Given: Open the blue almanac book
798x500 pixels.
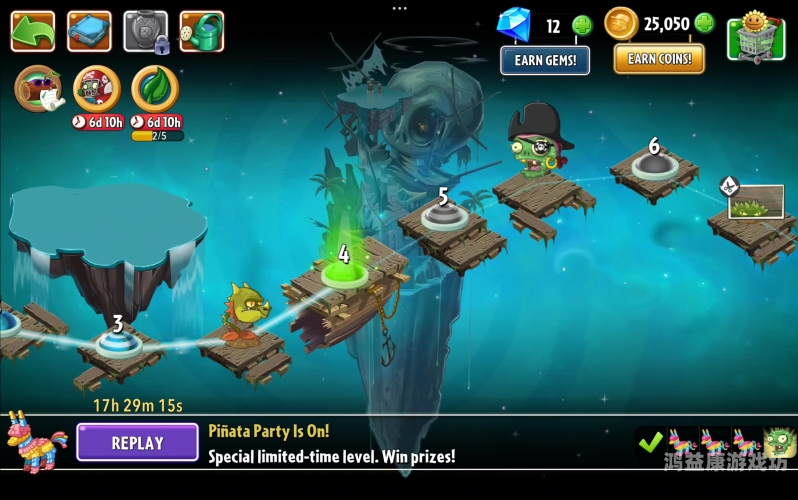Looking at the screenshot, I should (x=89, y=31).
